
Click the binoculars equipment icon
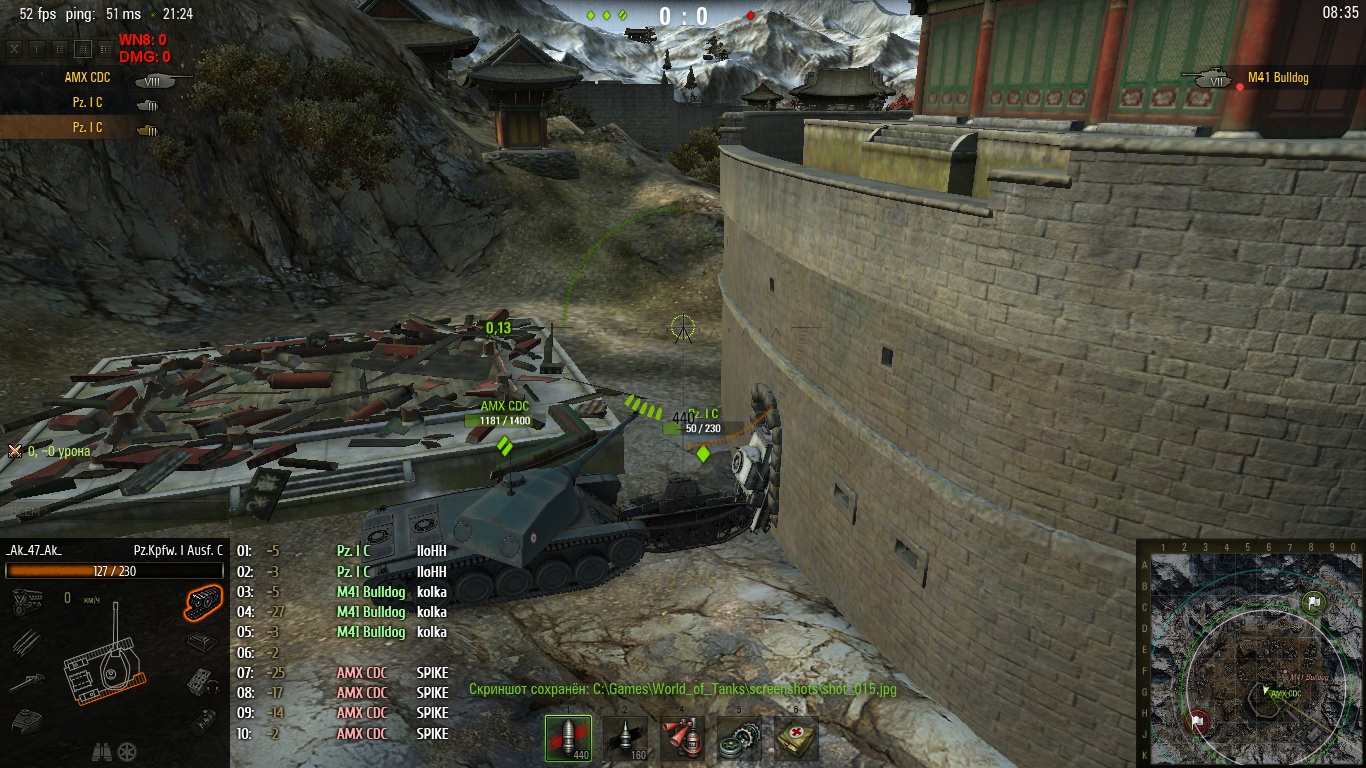[101, 751]
